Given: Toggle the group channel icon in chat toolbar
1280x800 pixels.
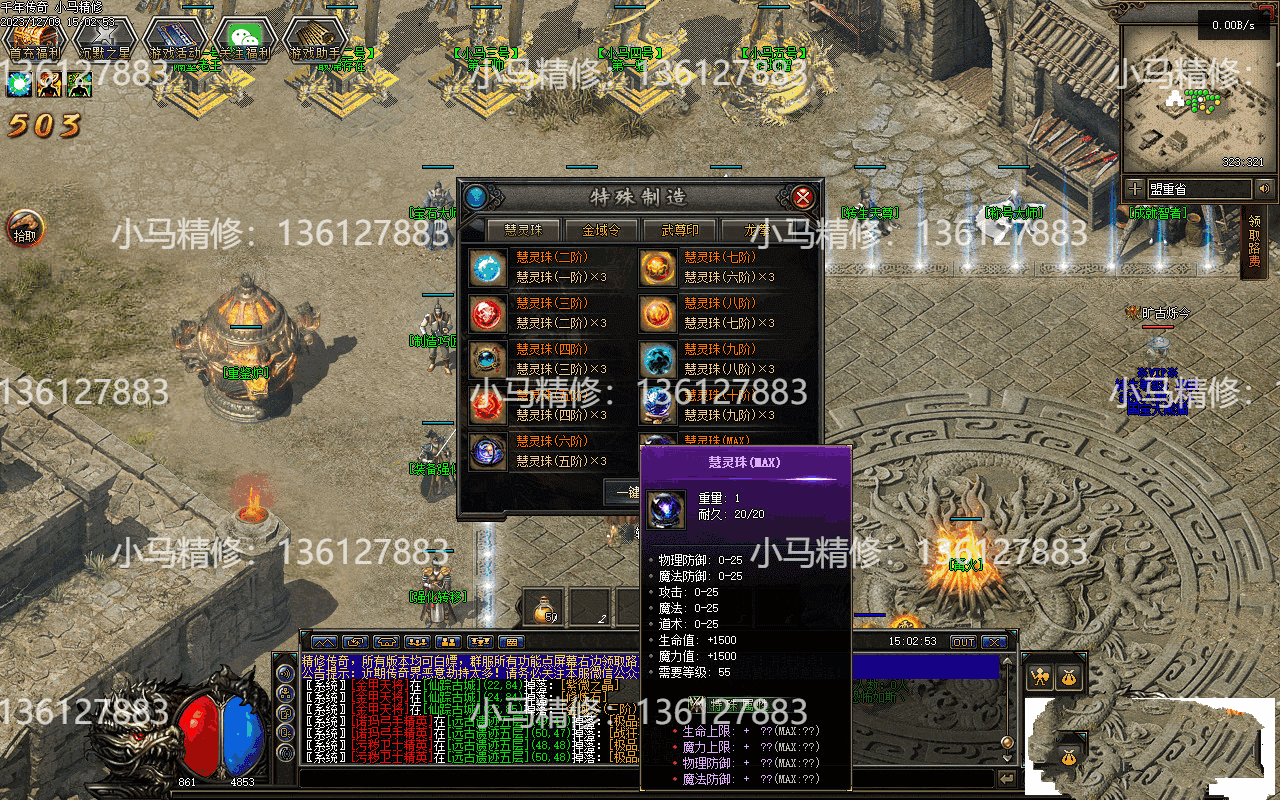Looking at the screenshot, I should (x=417, y=643).
